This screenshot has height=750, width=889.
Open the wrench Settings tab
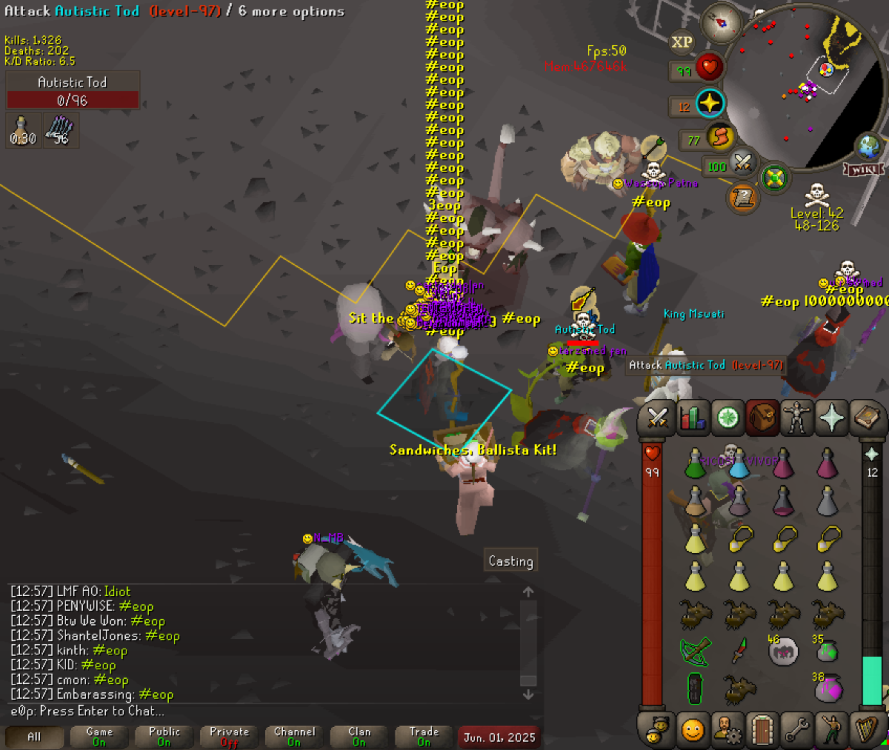797,728
